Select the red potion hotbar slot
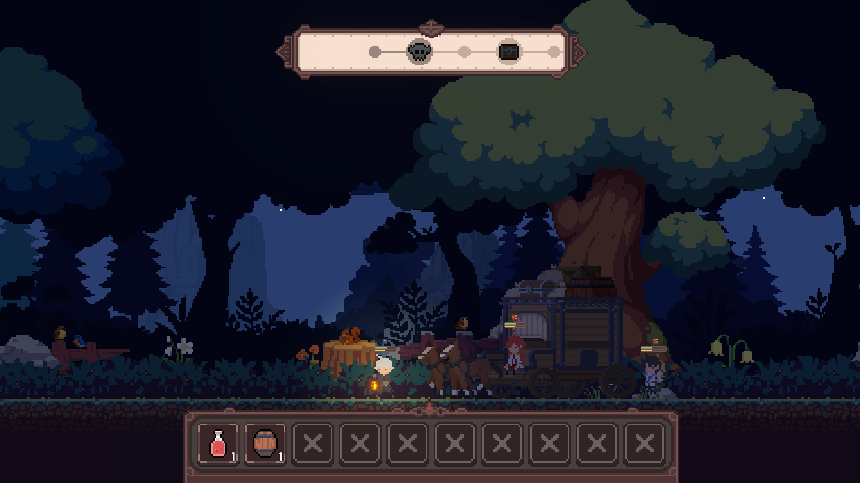860x483 pixels. pos(218,443)
